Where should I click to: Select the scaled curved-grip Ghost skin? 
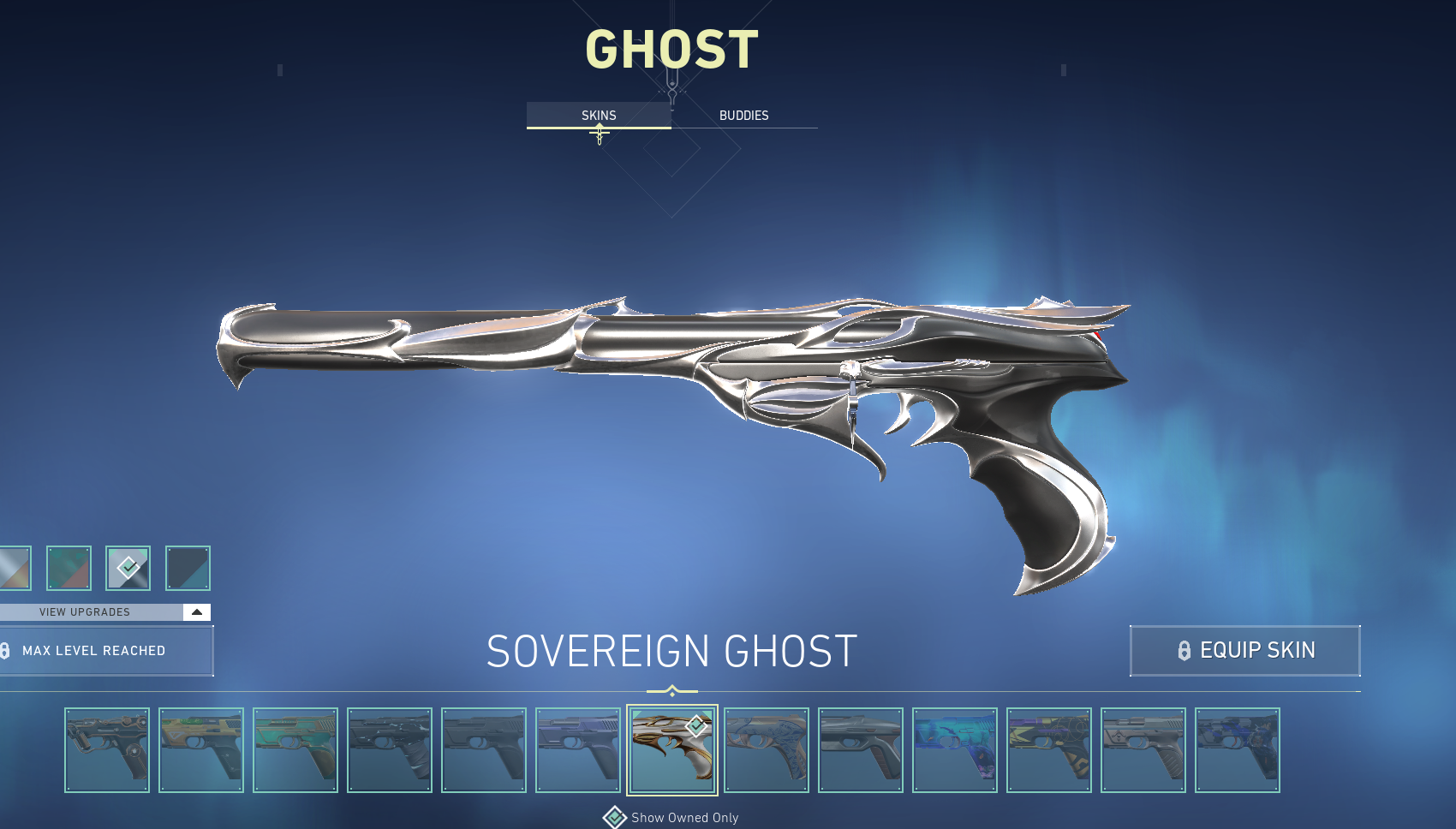click(767, 750)
